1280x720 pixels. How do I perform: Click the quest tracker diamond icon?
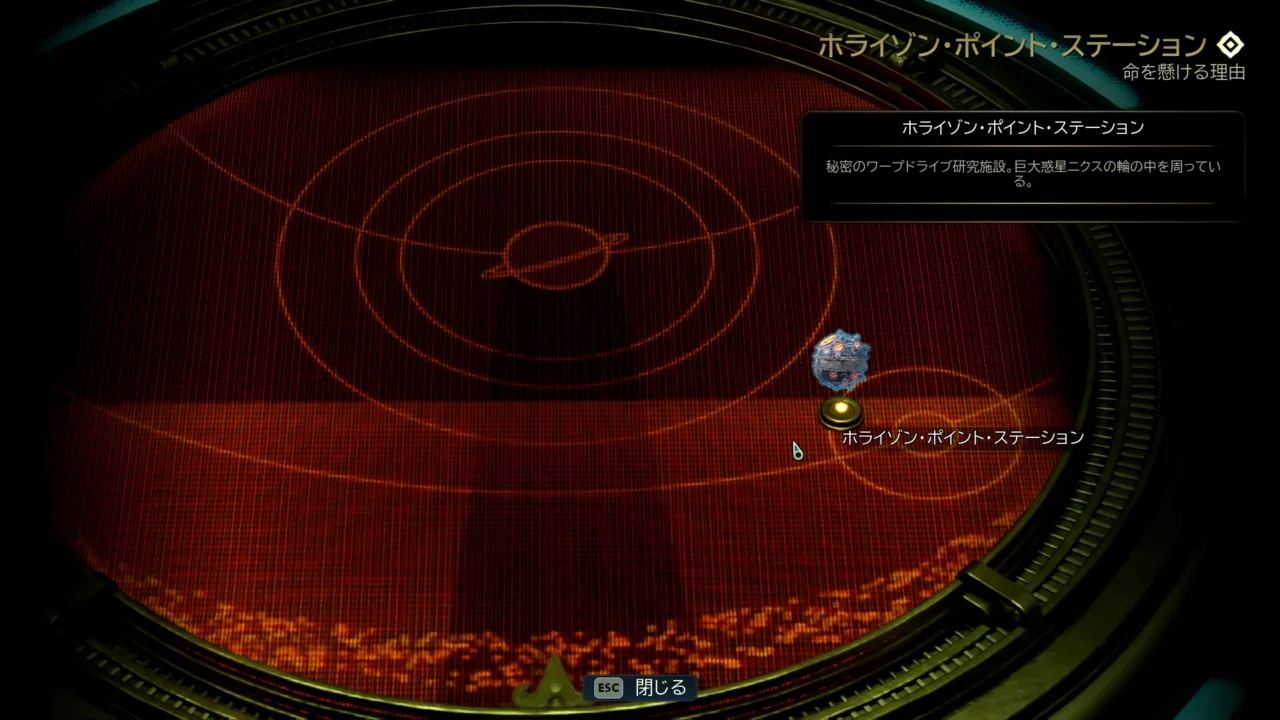pos(1229,45)
